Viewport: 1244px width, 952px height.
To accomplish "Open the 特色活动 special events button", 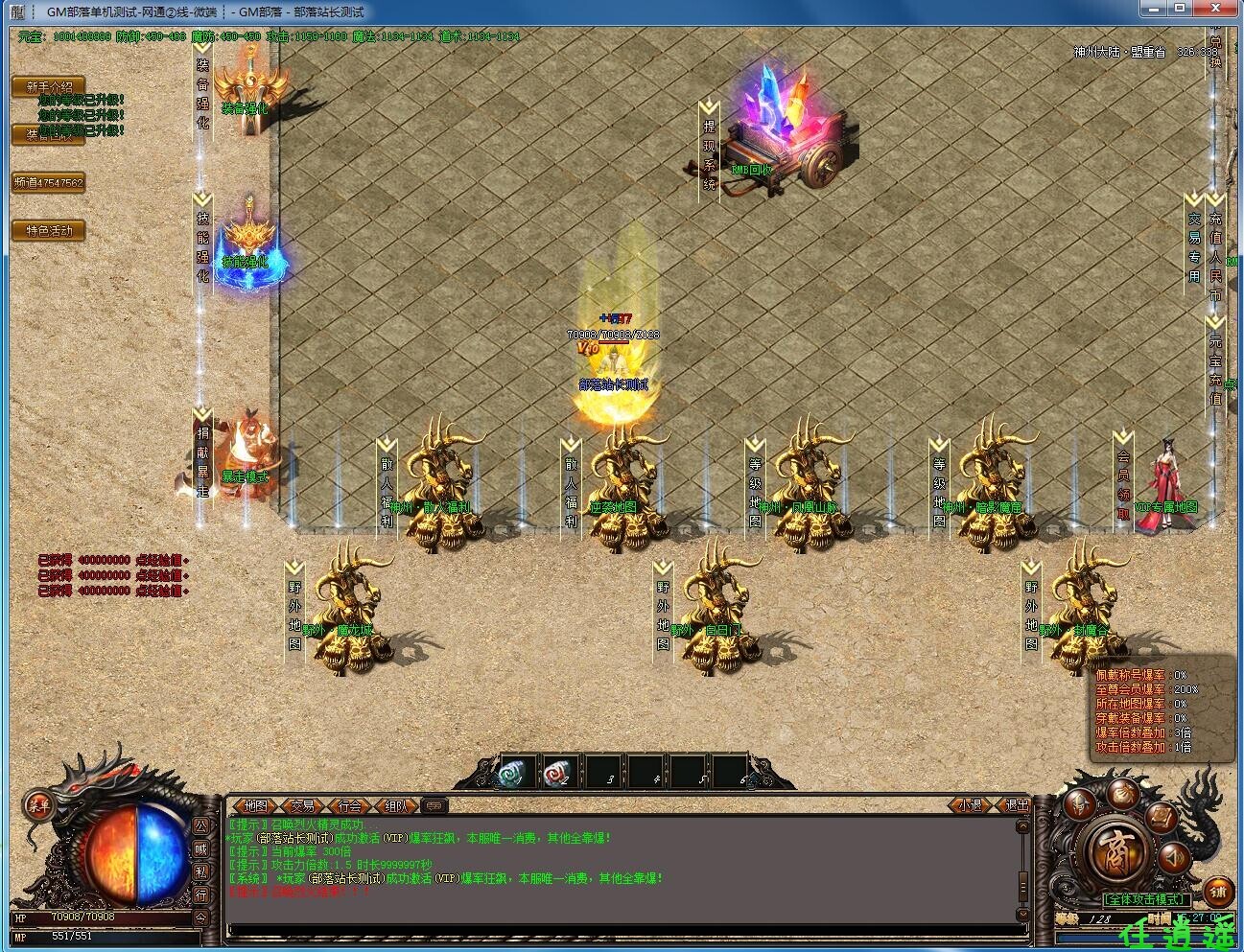I will tap(49, 230).
